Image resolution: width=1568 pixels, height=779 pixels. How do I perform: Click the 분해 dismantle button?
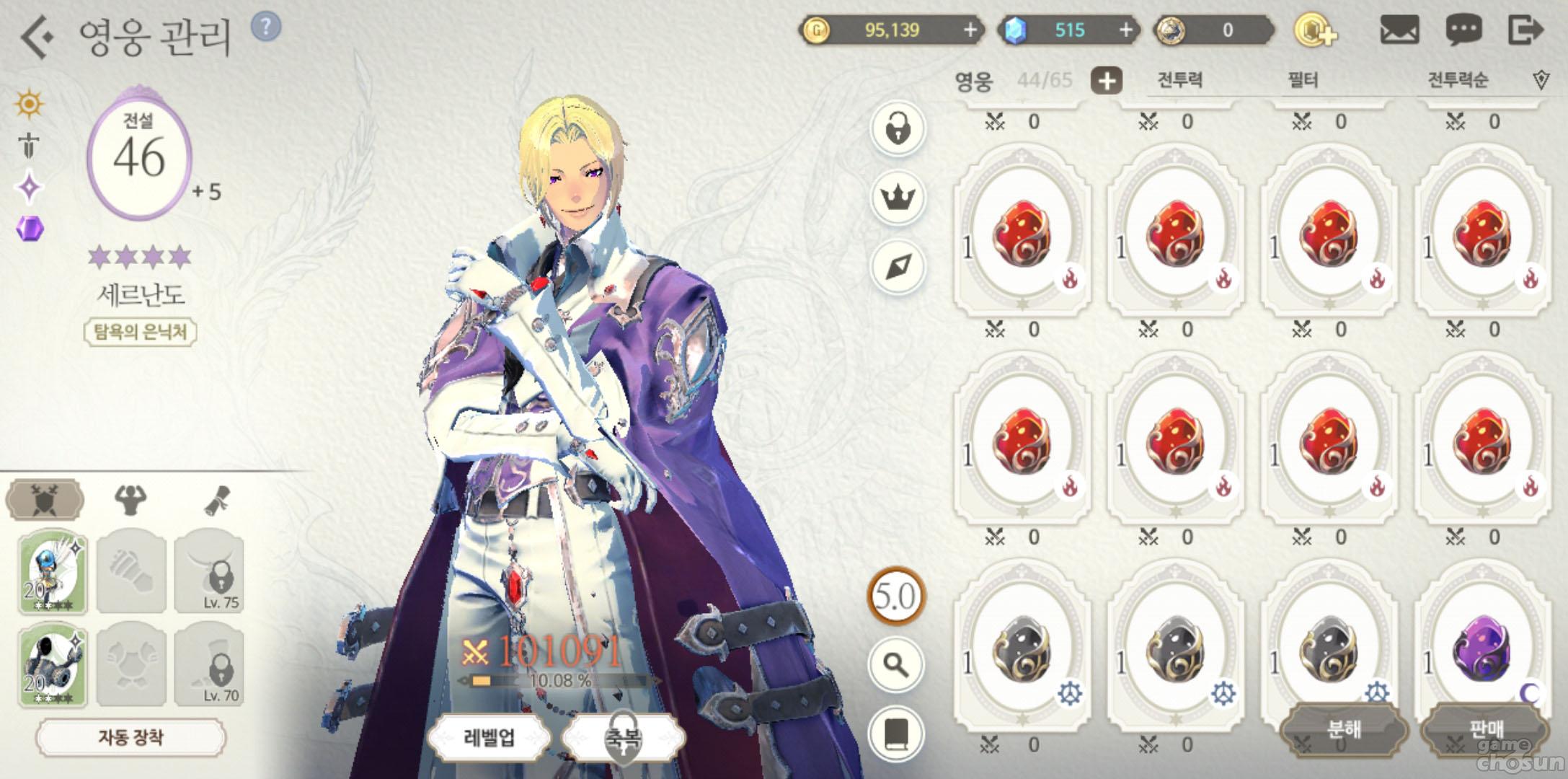click(1344, 729)
